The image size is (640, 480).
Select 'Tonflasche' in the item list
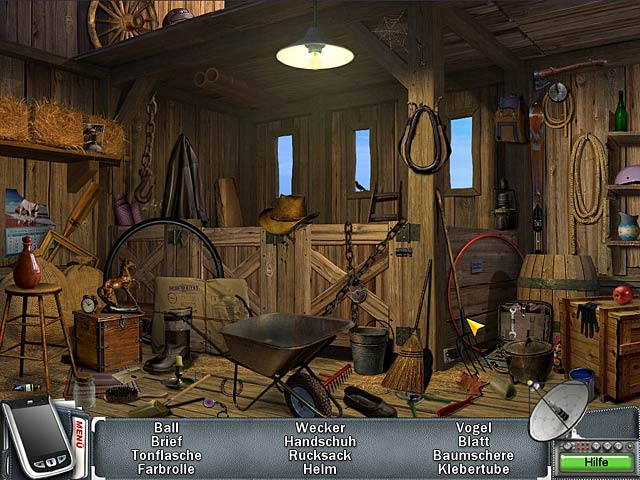point(166,454)
